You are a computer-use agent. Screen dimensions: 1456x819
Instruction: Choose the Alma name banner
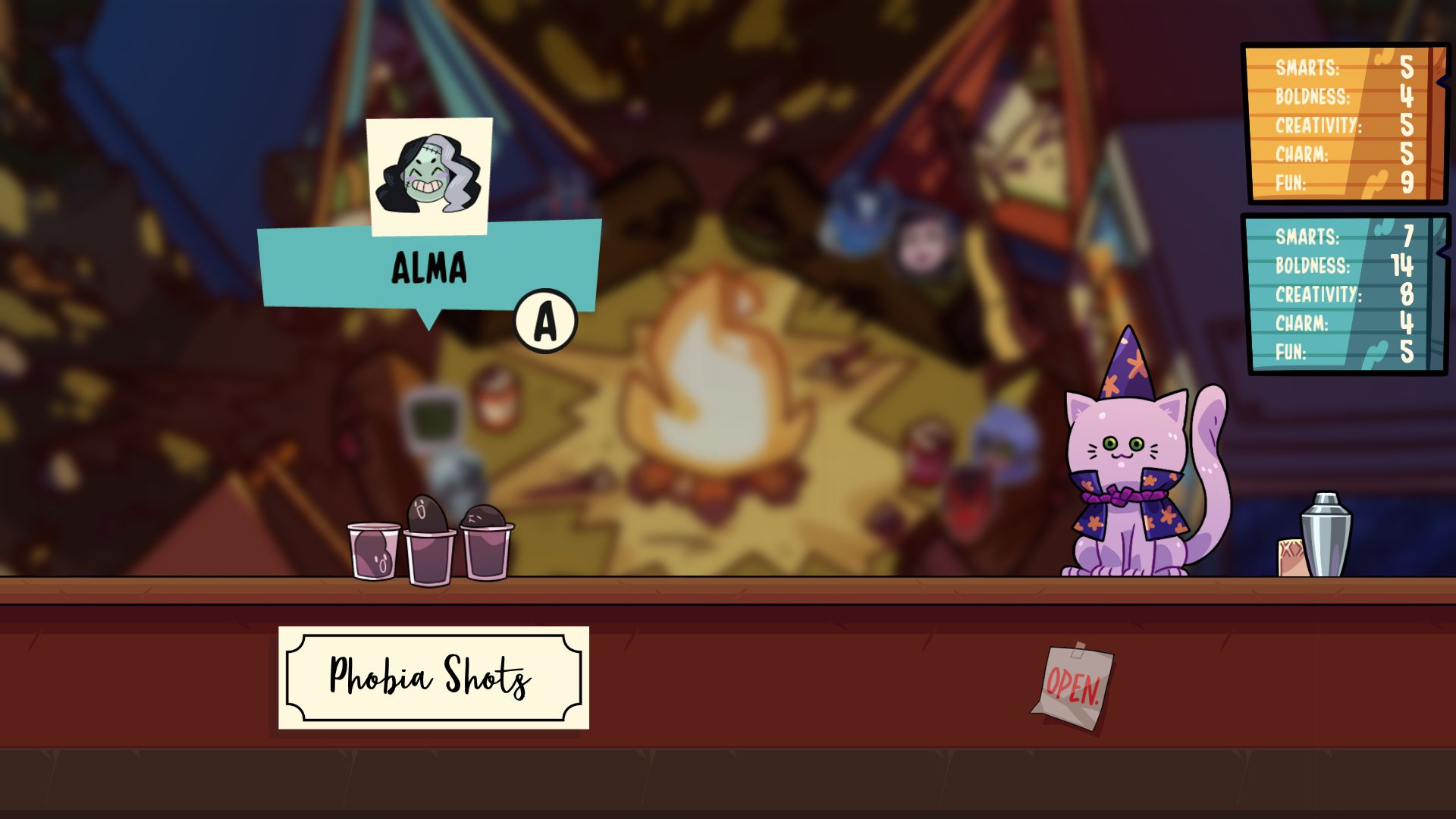pos(428,268)
